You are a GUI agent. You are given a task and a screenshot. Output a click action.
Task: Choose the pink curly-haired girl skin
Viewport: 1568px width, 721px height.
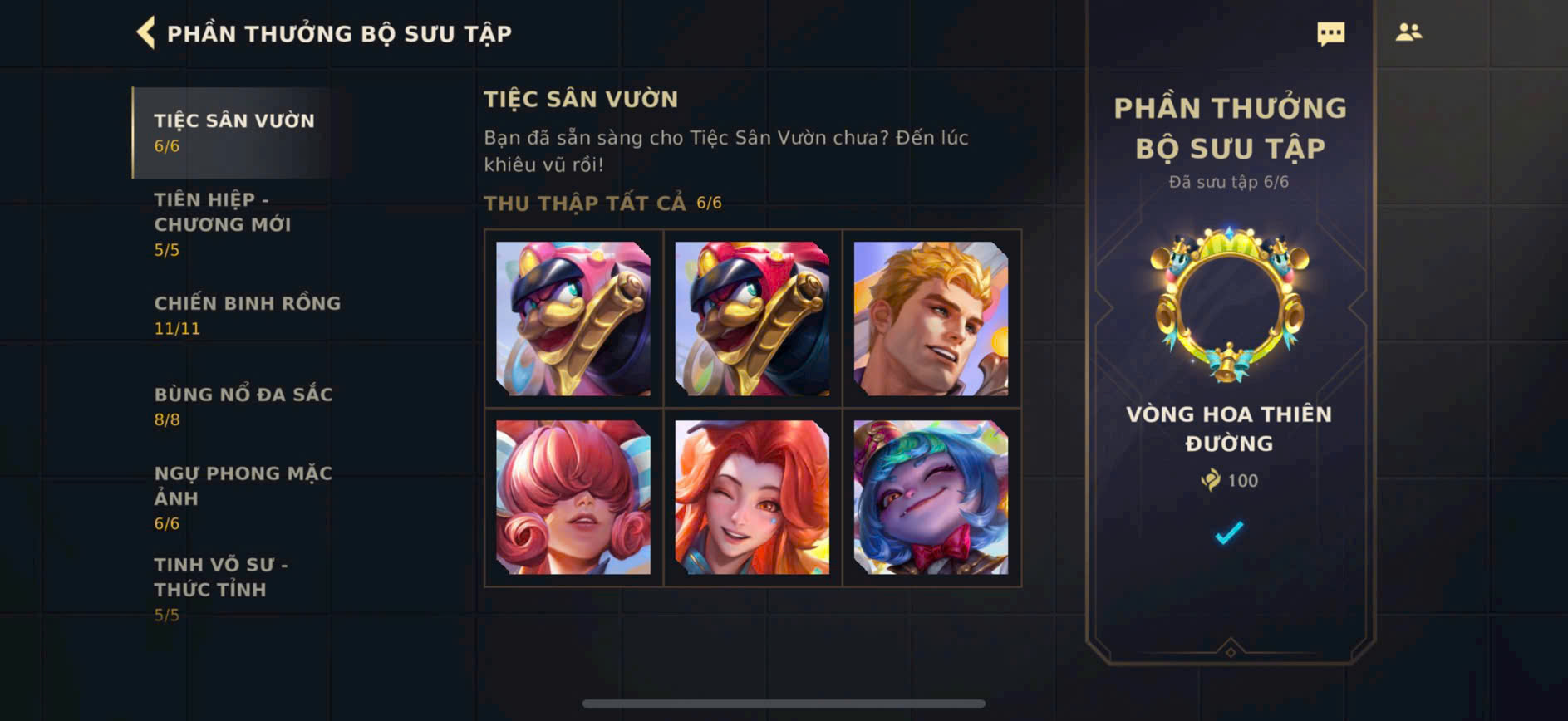[573, 498]
